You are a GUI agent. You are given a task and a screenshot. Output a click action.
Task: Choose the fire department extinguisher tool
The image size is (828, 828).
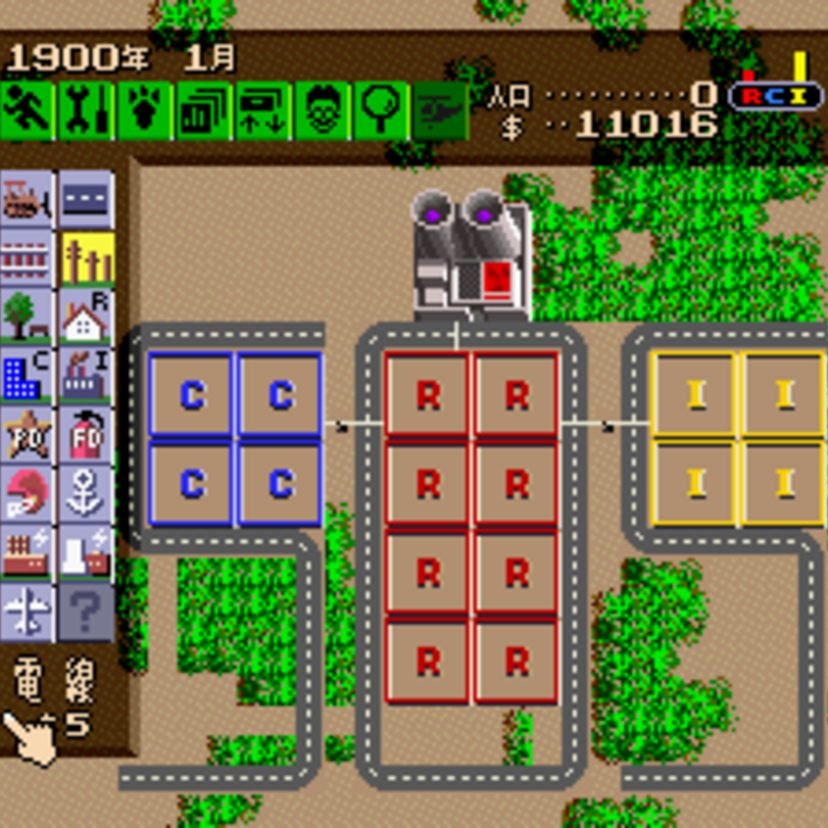click(x=86, y=434)
